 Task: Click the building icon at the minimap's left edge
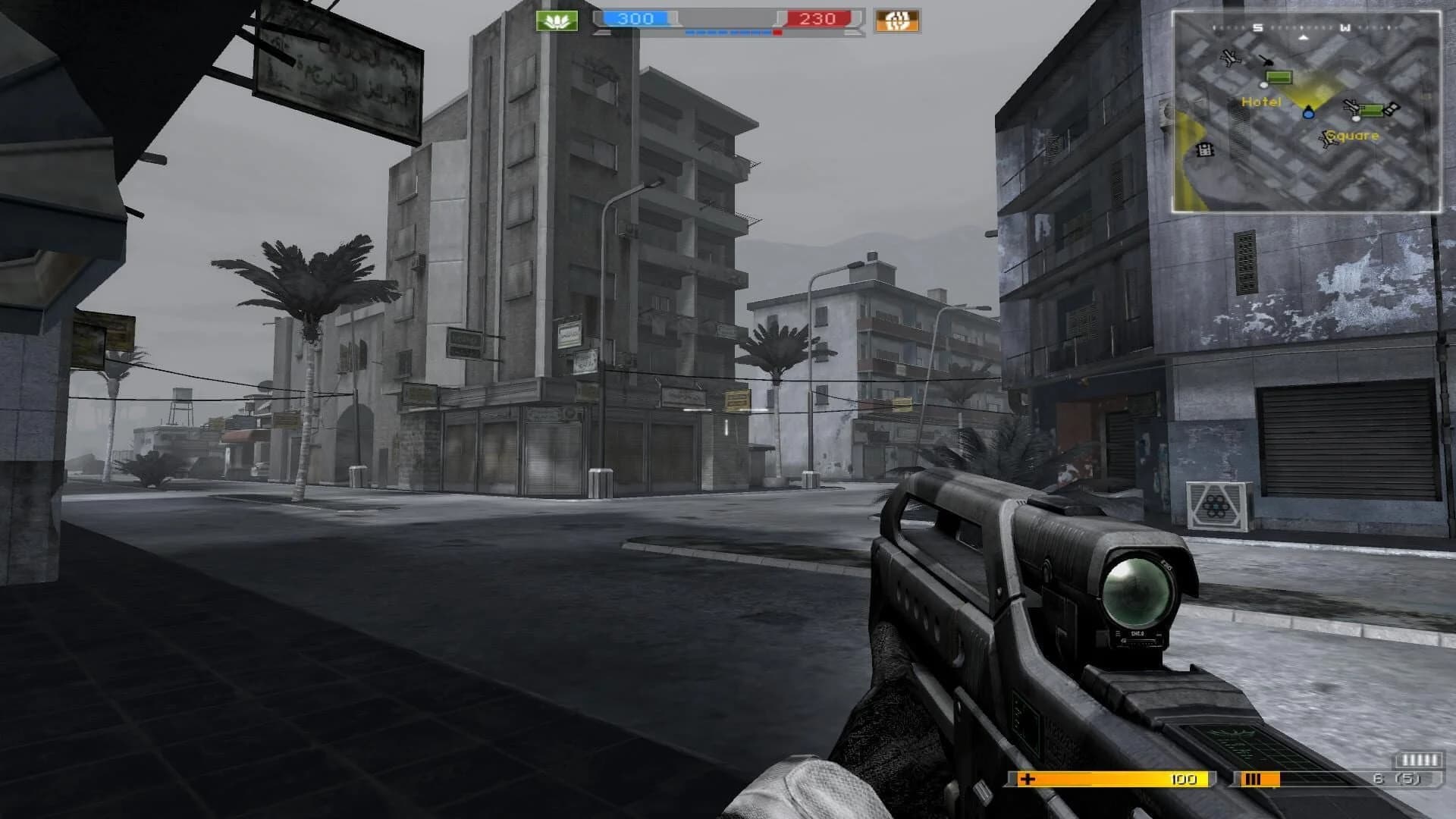pyautogui.click(x=1206, y=150)
